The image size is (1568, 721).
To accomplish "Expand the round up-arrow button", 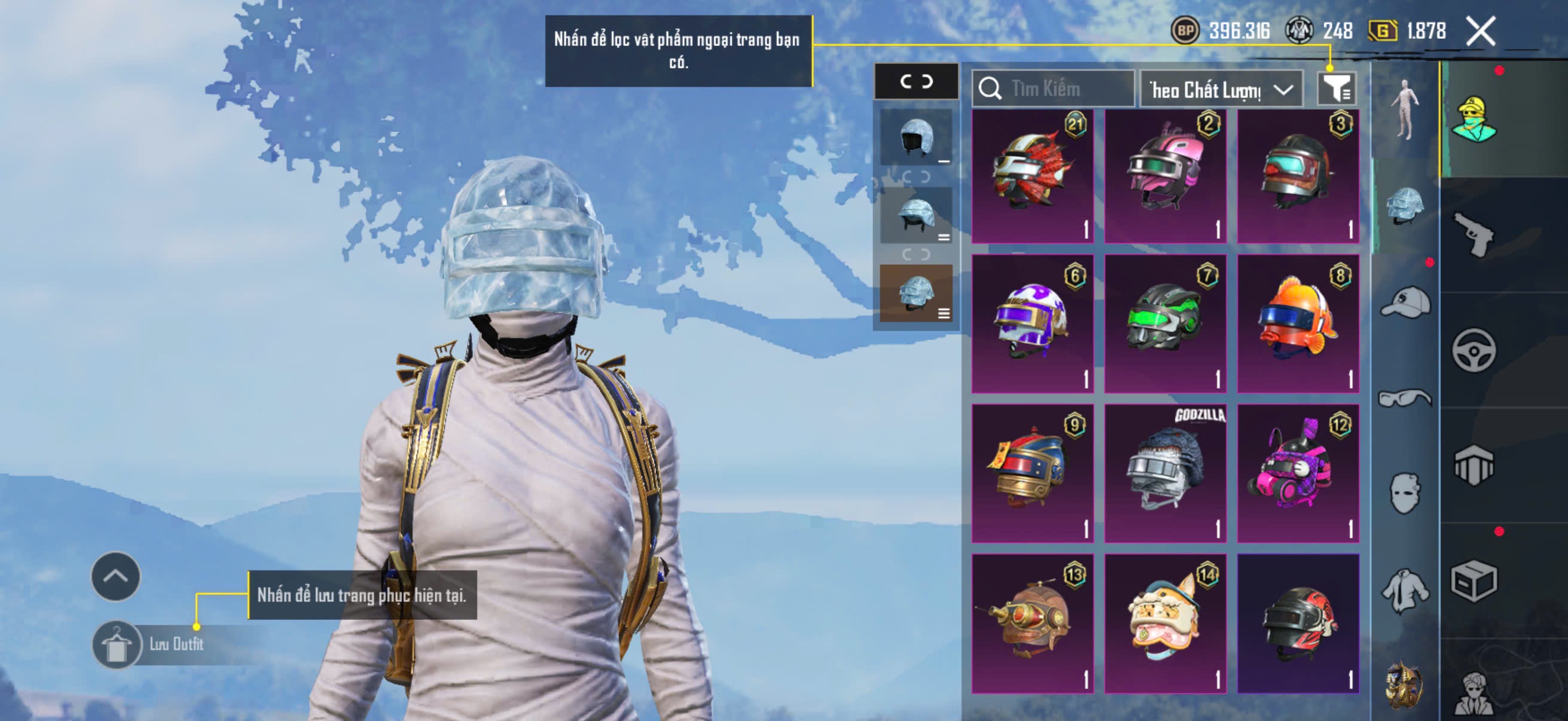I will click(115, 576).
